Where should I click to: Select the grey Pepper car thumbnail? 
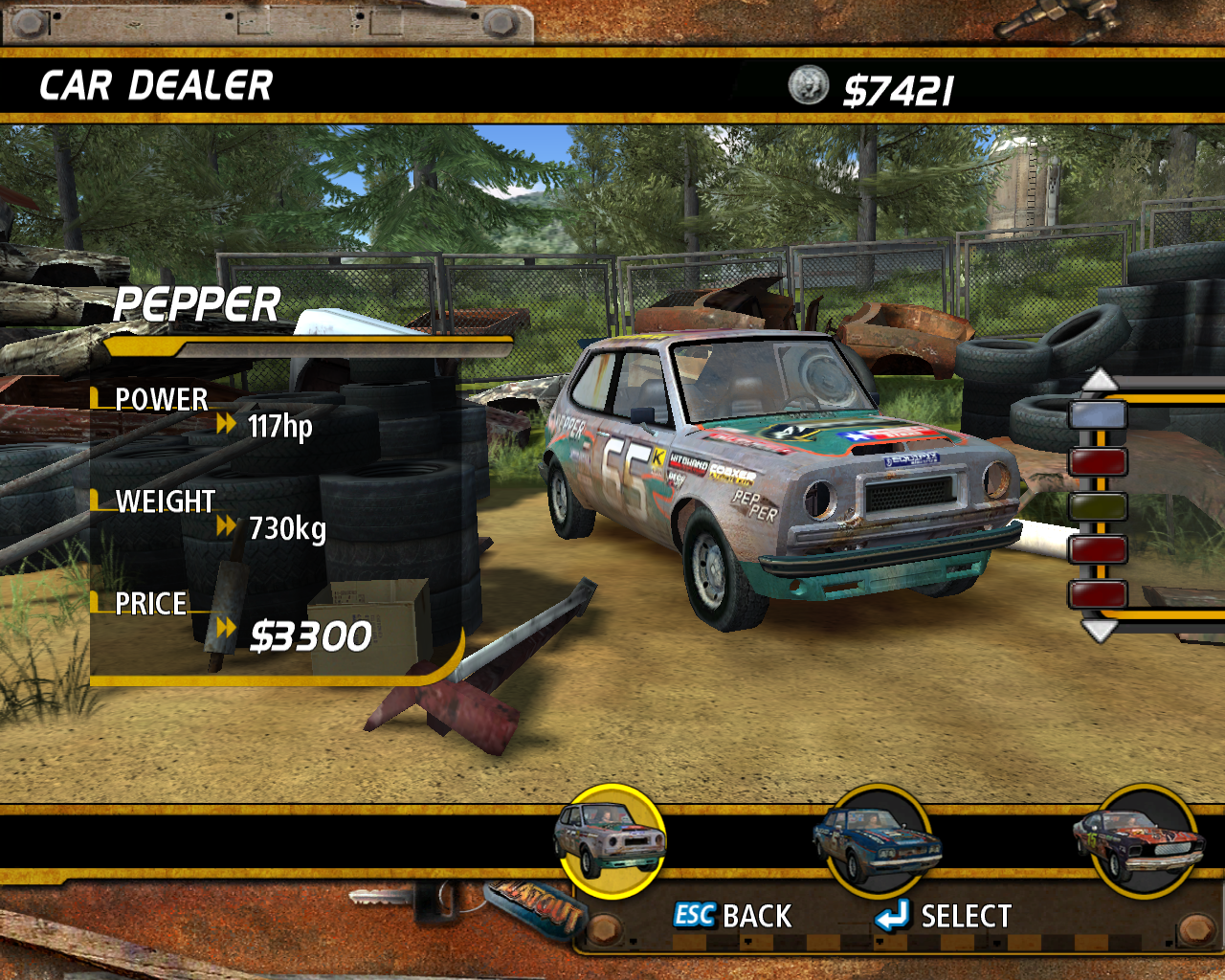click(611, 839)
